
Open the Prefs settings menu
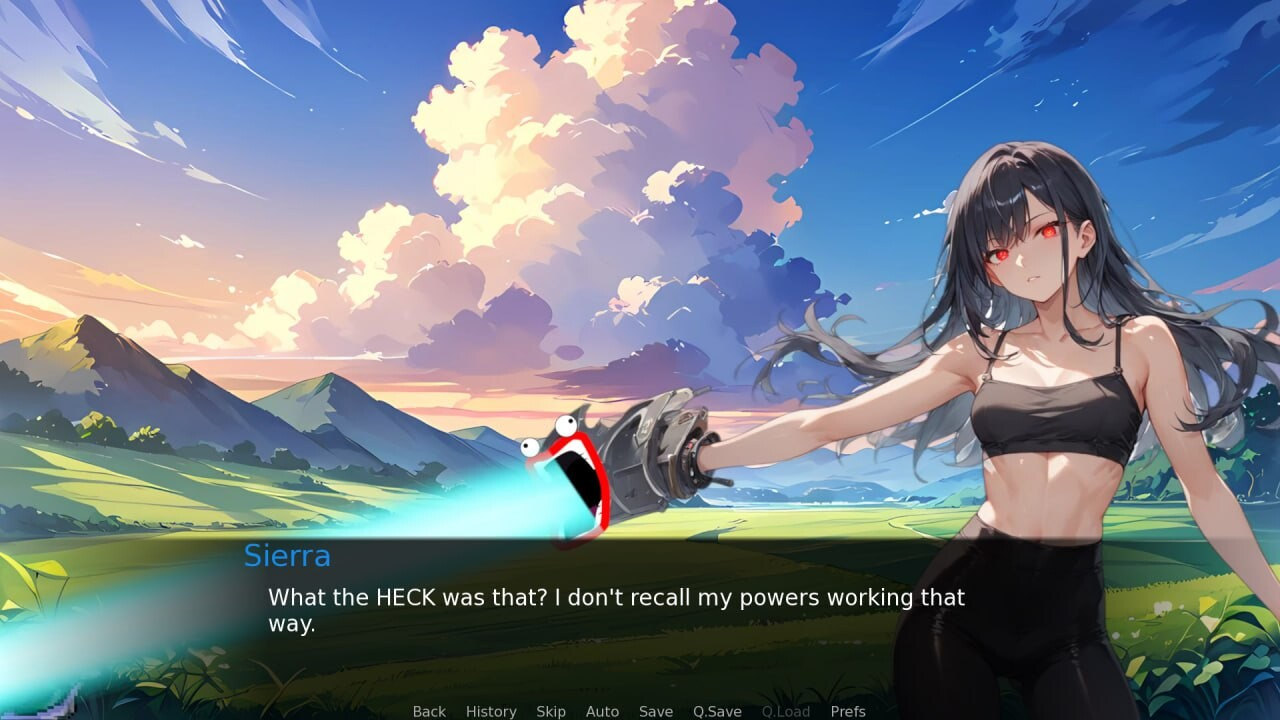pos(848,711)
